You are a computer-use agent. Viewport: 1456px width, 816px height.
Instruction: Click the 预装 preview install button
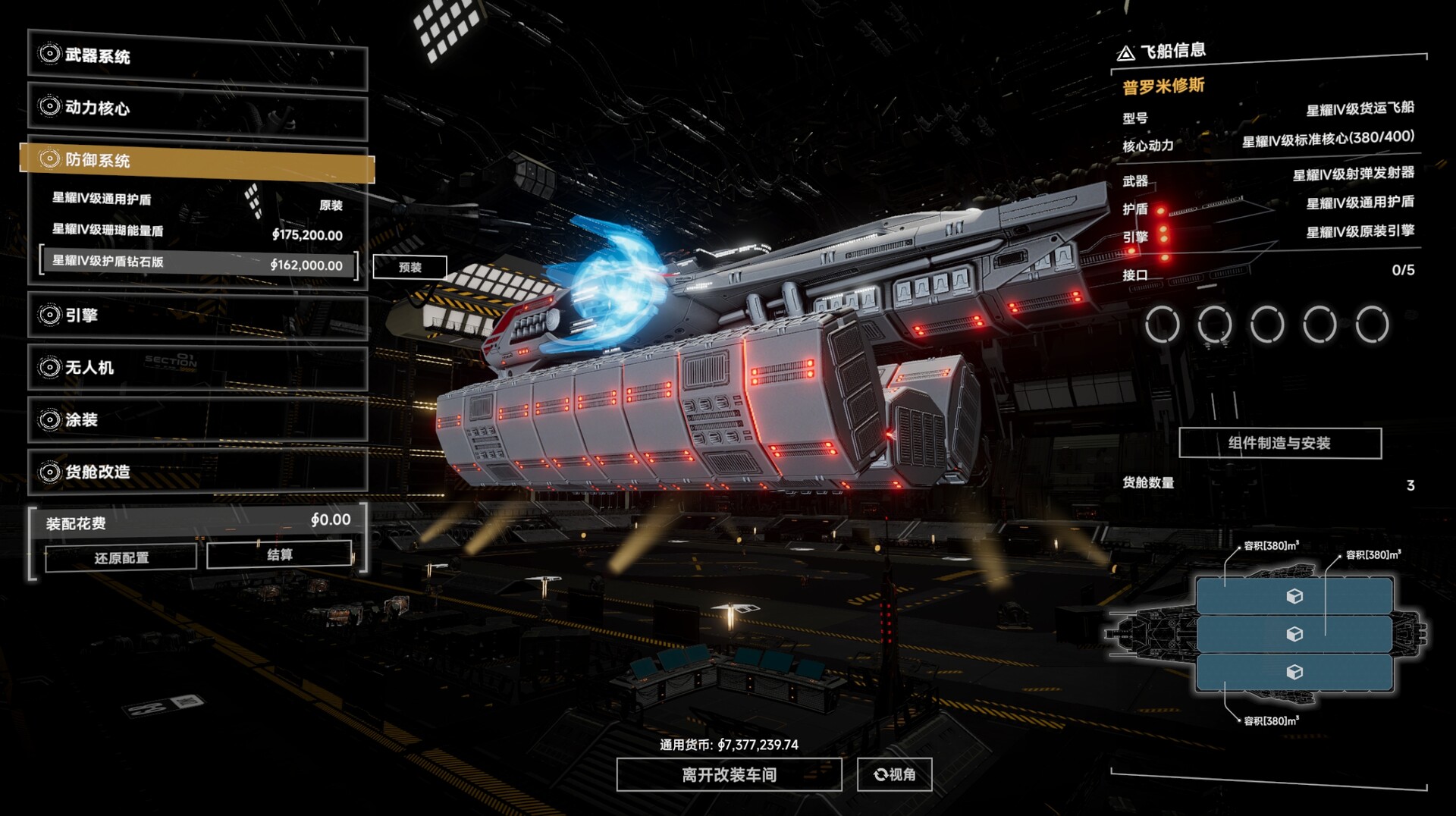(x=409, y=268)
